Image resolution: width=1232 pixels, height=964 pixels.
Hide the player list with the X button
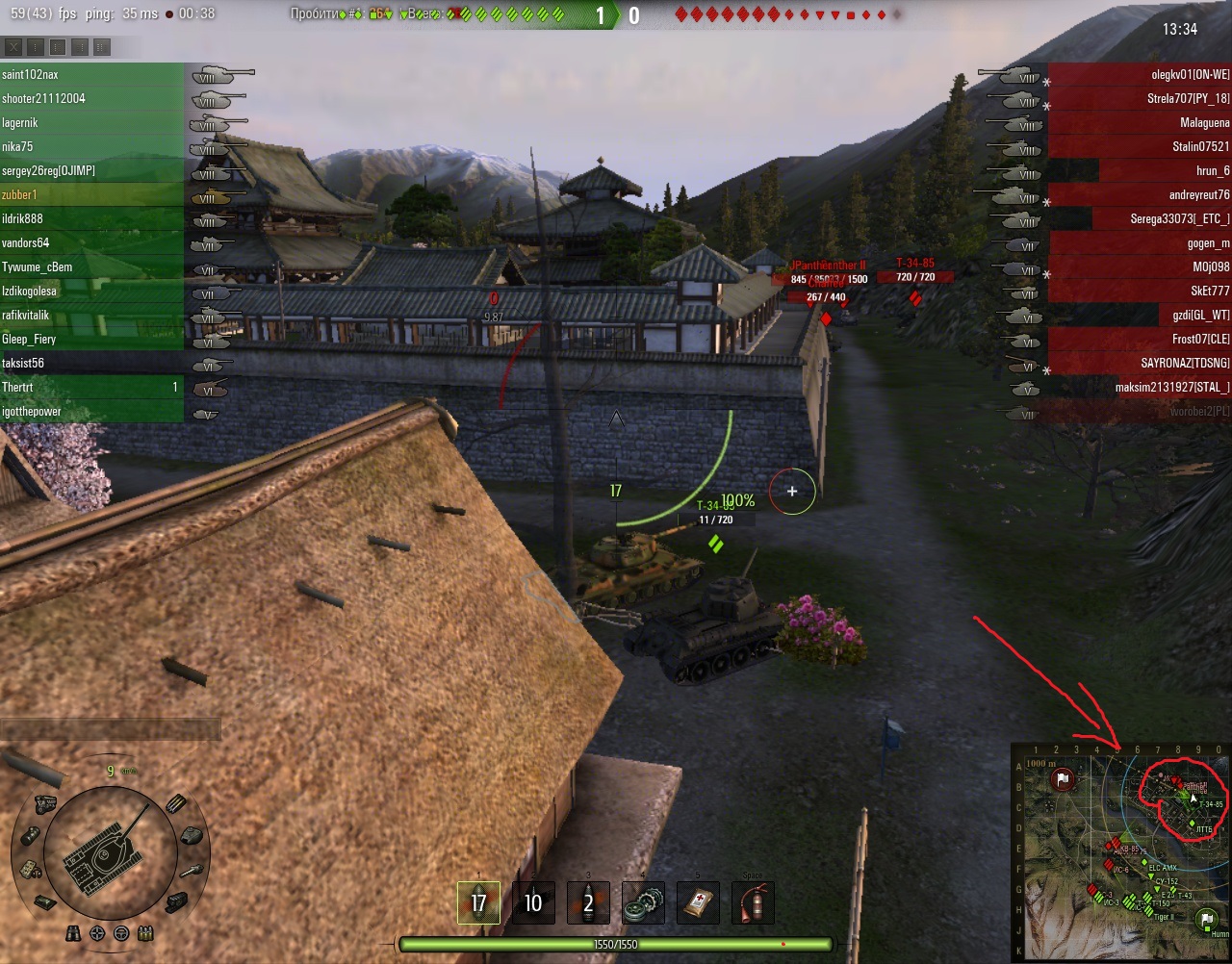13,46
